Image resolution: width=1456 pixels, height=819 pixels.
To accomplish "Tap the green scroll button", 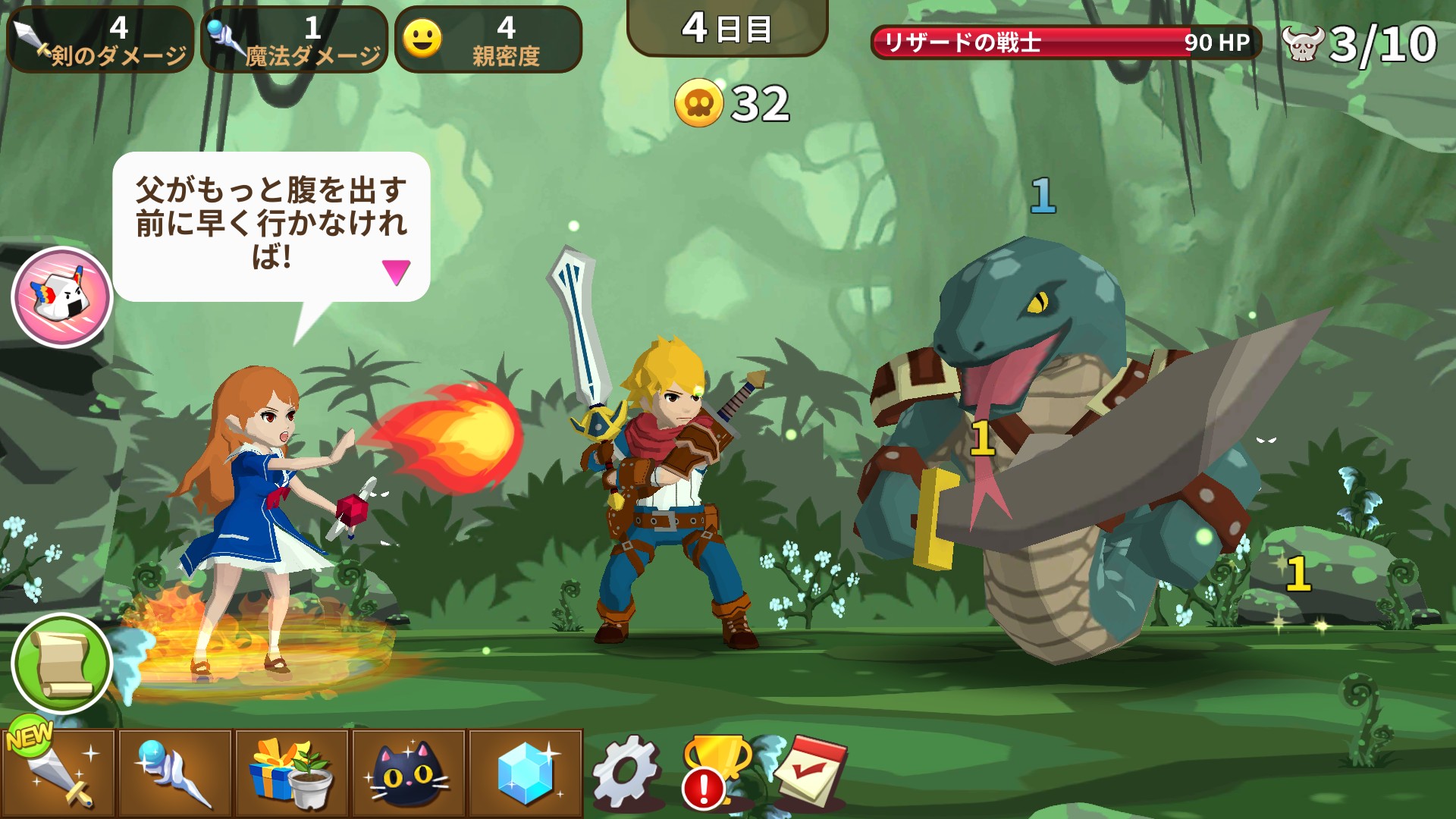I will point(62,664).
